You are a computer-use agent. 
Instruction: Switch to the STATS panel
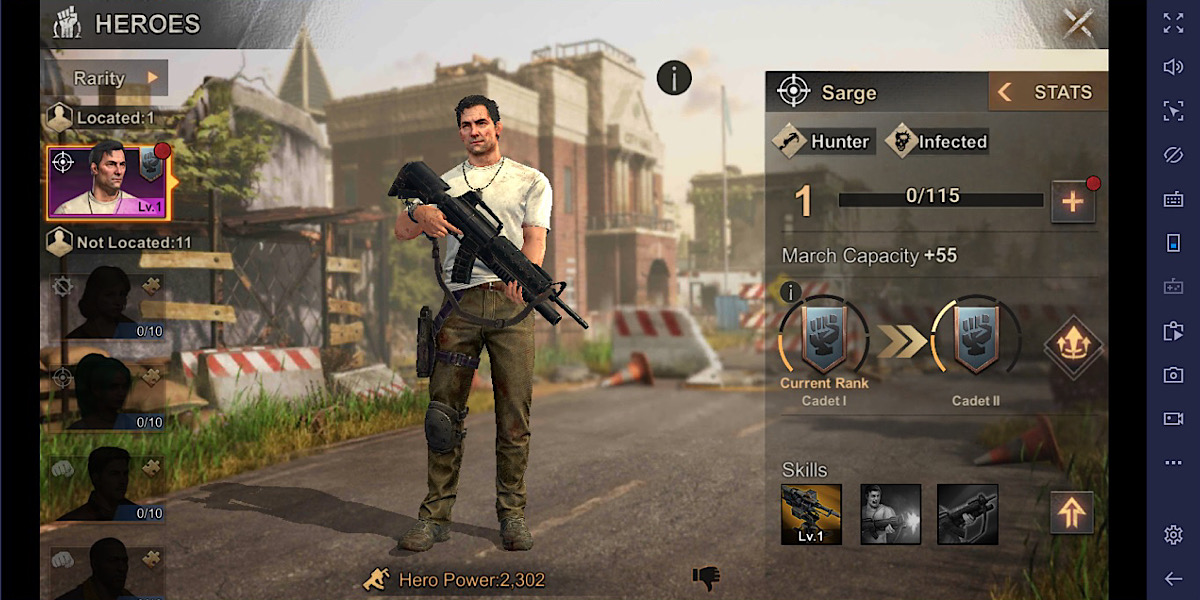1049,92
